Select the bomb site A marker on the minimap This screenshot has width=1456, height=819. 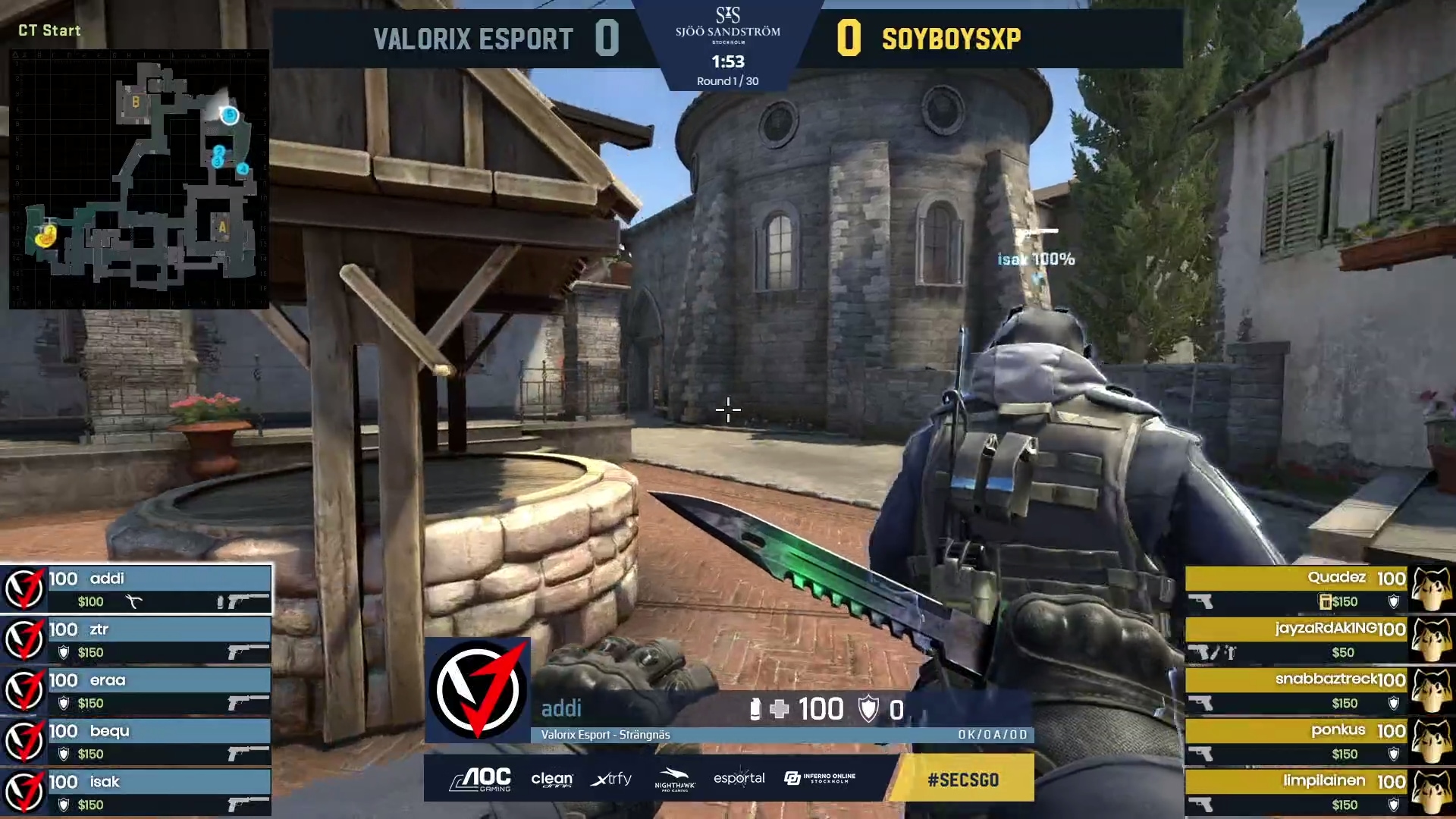click(221, 227)
